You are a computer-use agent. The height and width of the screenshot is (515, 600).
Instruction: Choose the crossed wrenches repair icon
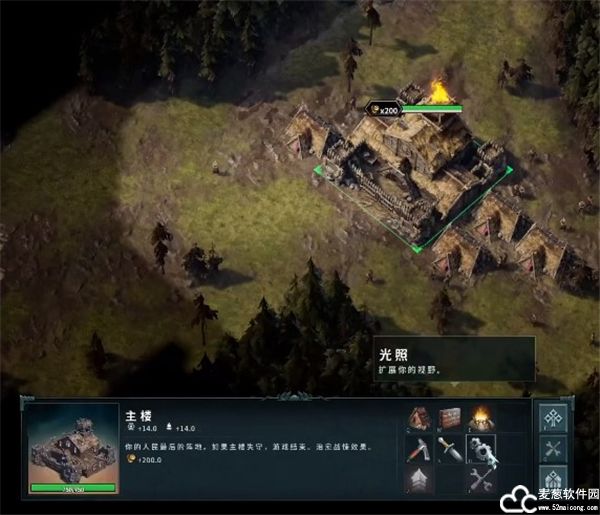click(x=481, y=480)
